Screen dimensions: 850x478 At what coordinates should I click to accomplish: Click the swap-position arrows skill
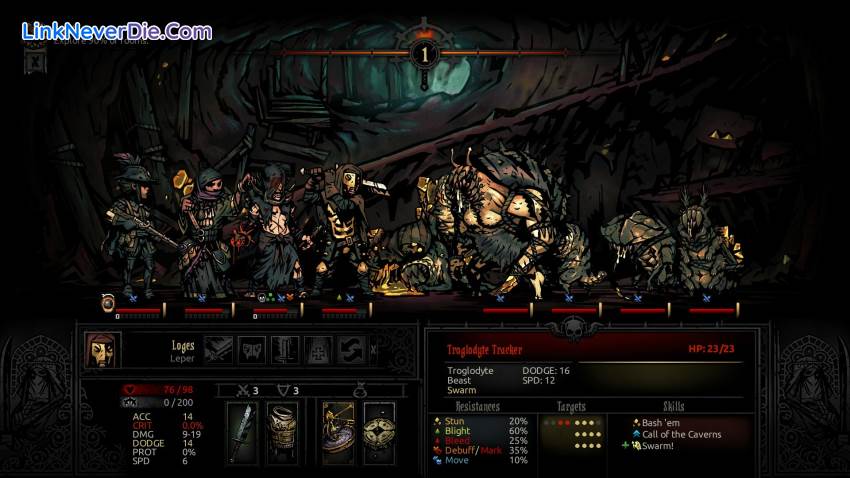(x=349, y=349)
